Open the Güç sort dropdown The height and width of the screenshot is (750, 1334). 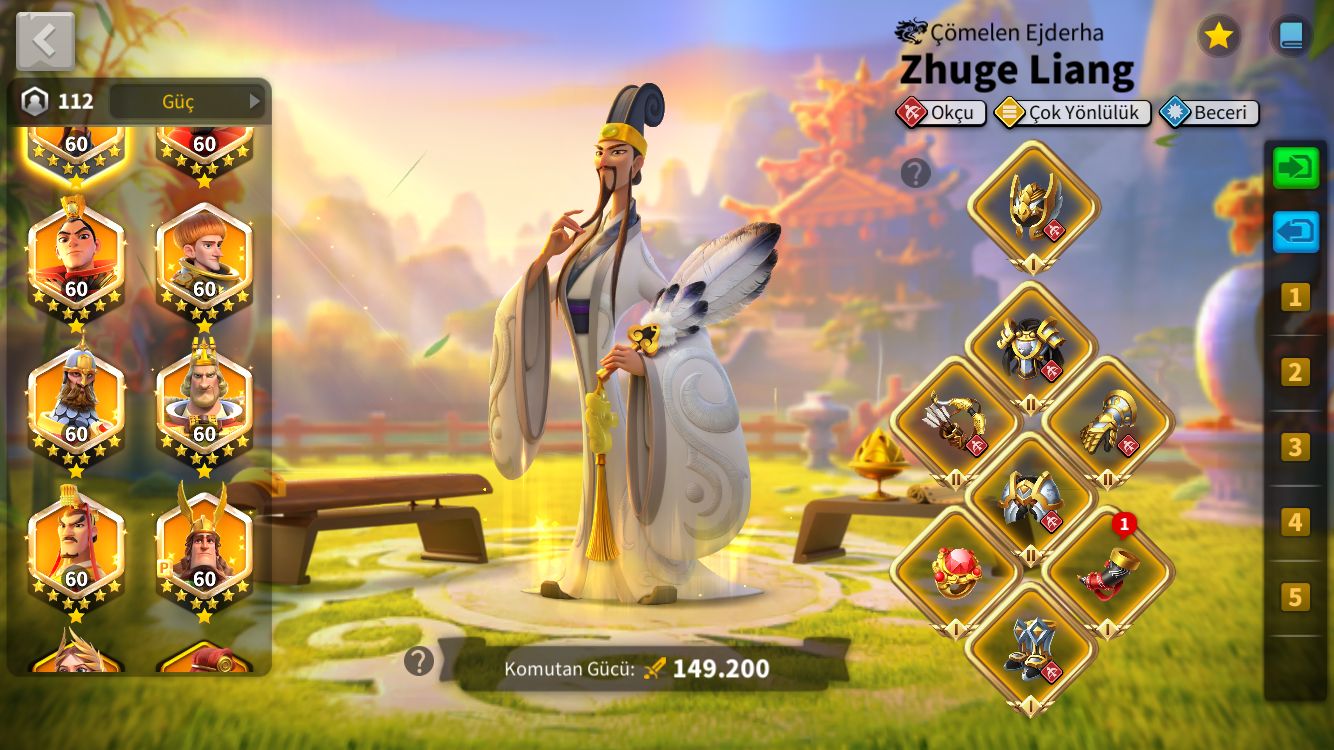pos(186,101)
